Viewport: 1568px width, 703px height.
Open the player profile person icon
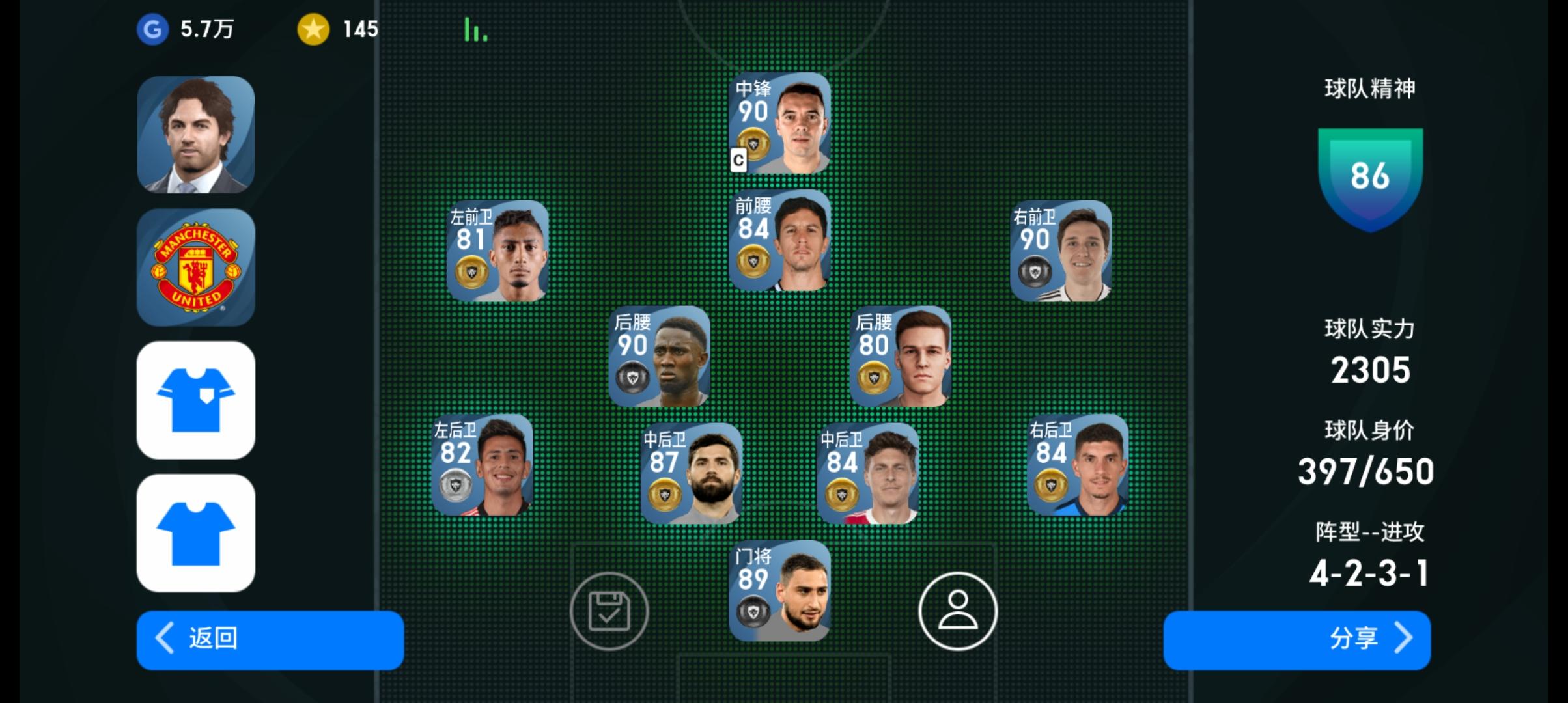click(x=957, y=612)
